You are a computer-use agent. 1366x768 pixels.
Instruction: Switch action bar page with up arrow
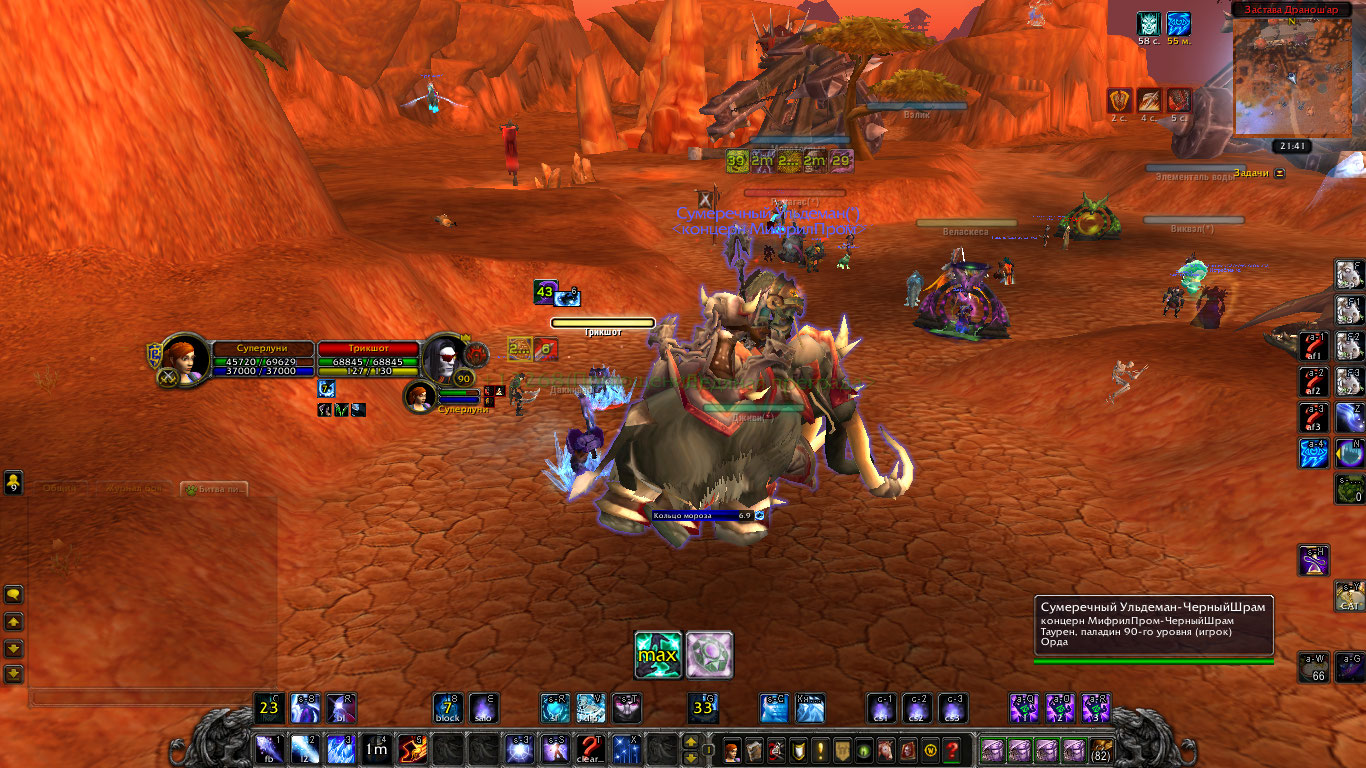[690, 742]
